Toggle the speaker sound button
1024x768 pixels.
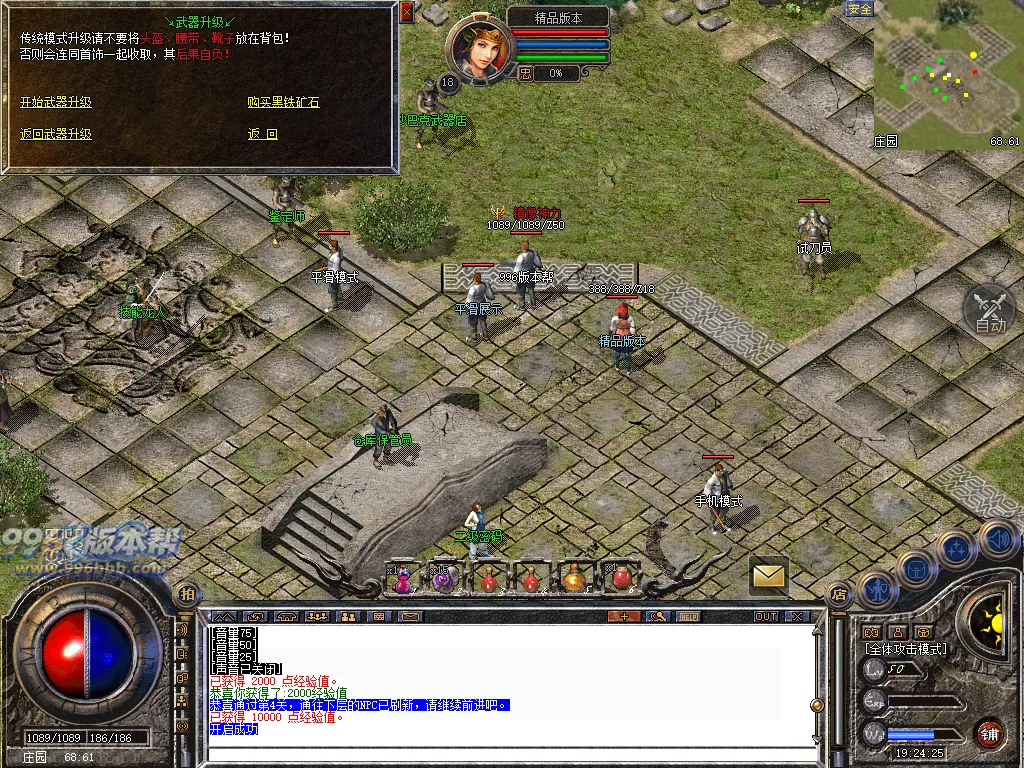click(997, 540)
